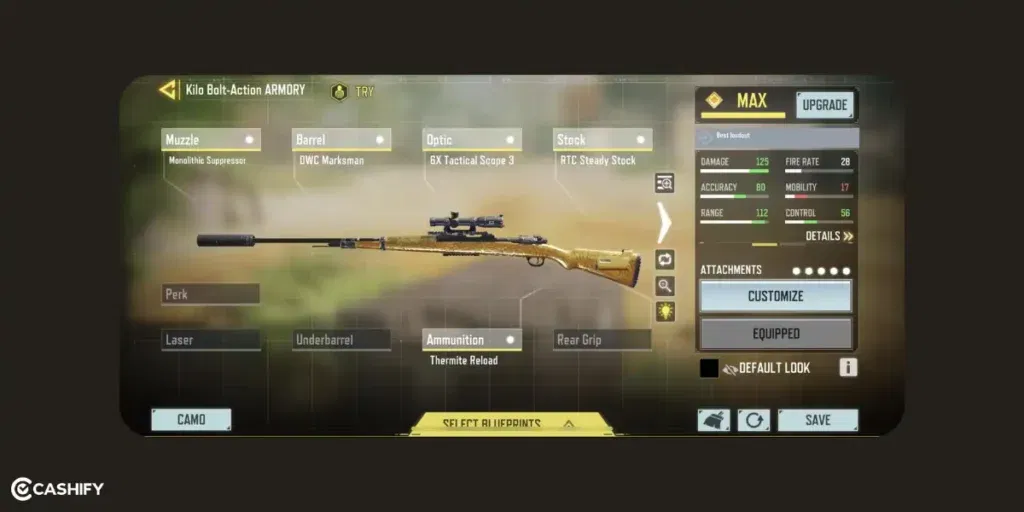Screen dimensions: 1024x512
Task: Show weapon stat DETAILS
Action: [830, 237]
